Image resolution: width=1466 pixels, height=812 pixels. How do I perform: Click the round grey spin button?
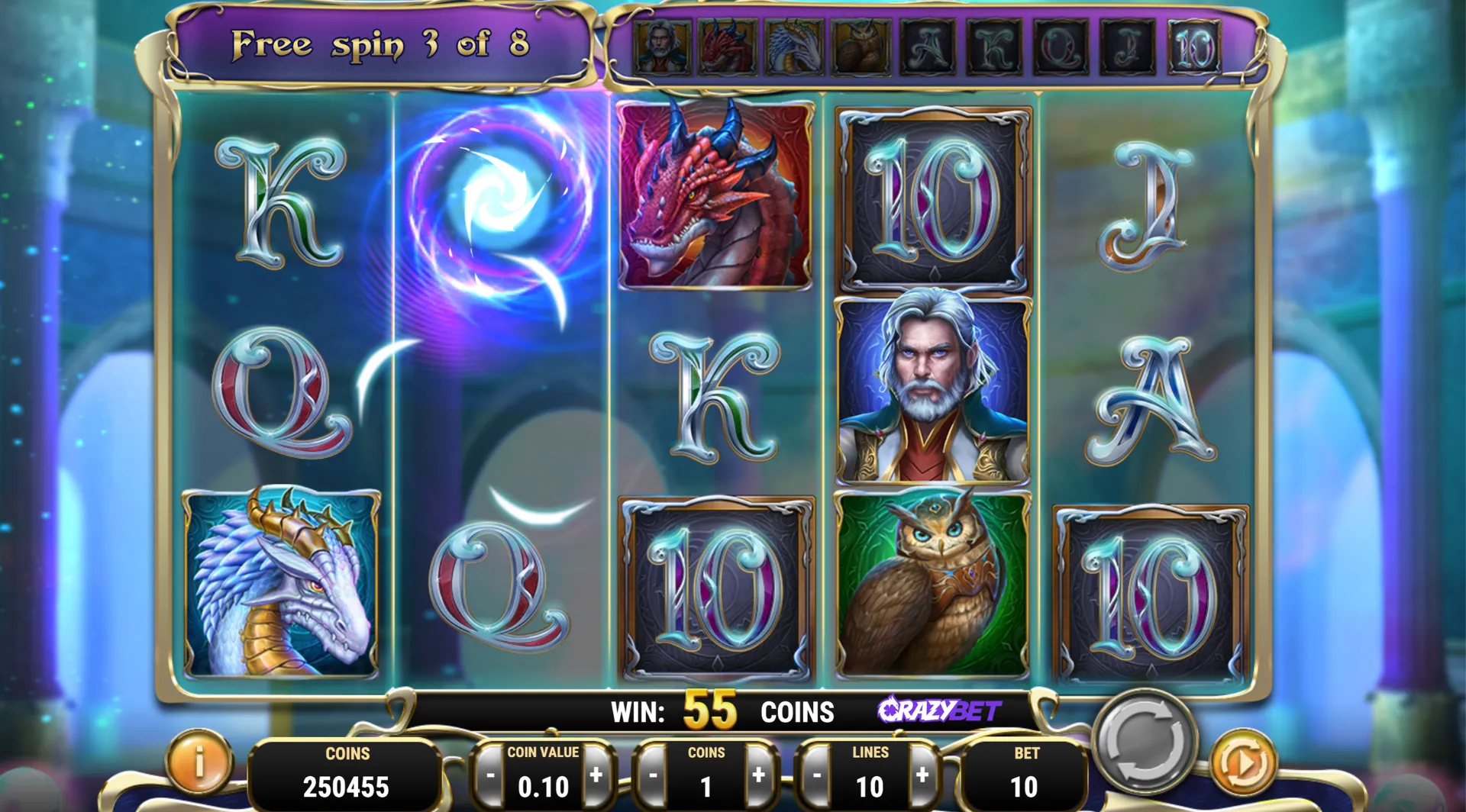[x=1144, y=740]
